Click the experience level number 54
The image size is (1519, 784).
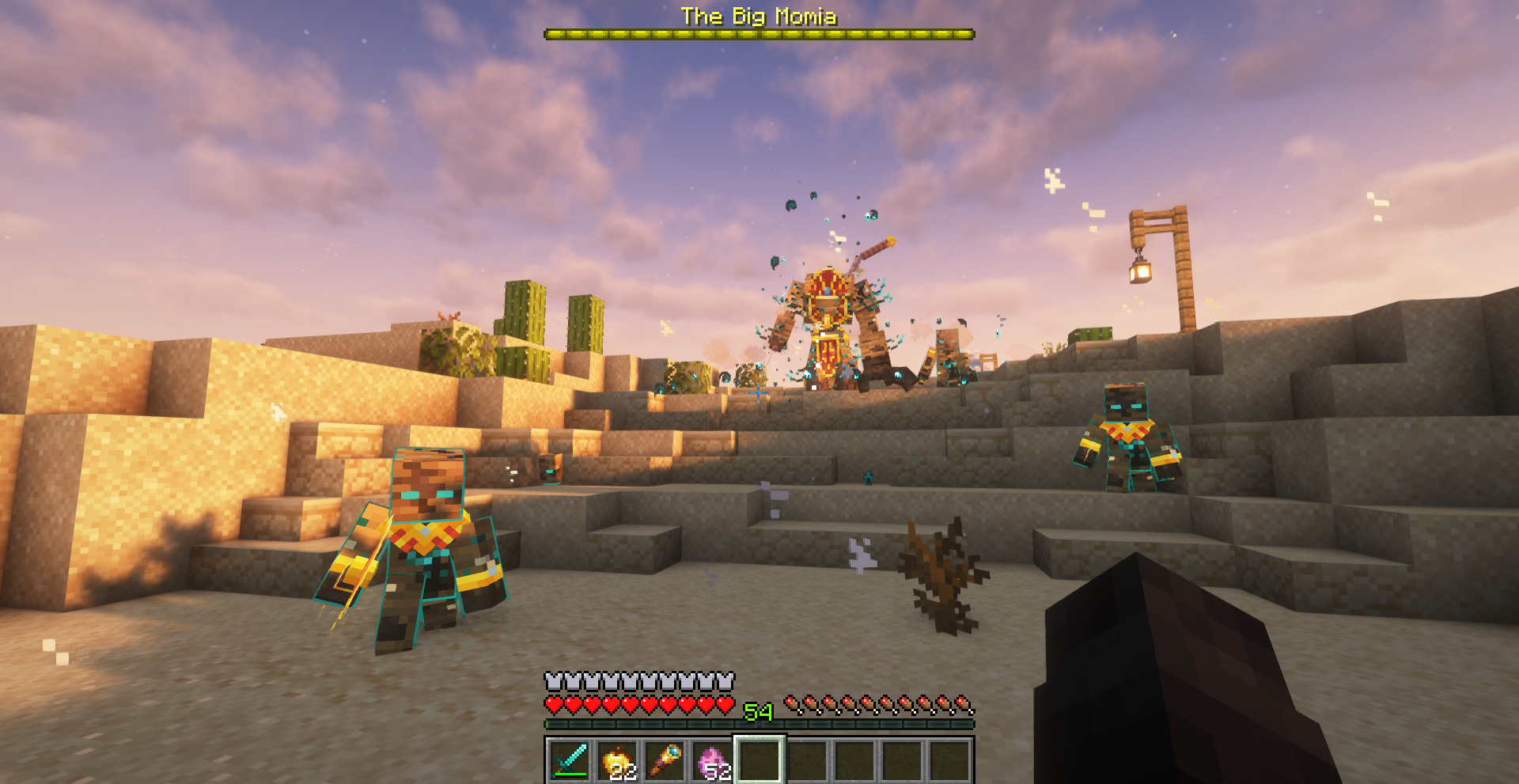click(757, 710)
